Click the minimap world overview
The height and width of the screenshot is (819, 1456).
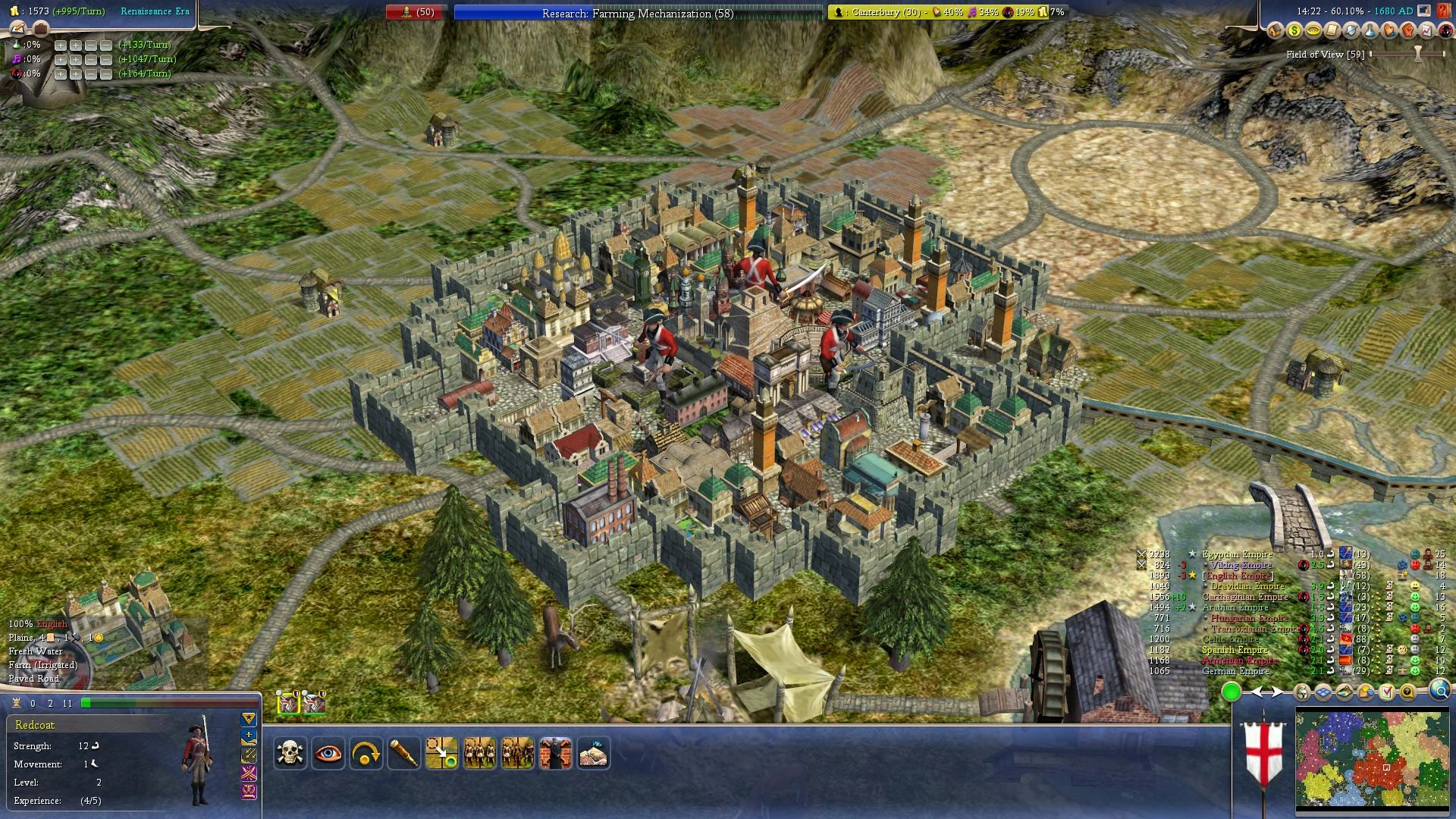[x=1372, y=758]
